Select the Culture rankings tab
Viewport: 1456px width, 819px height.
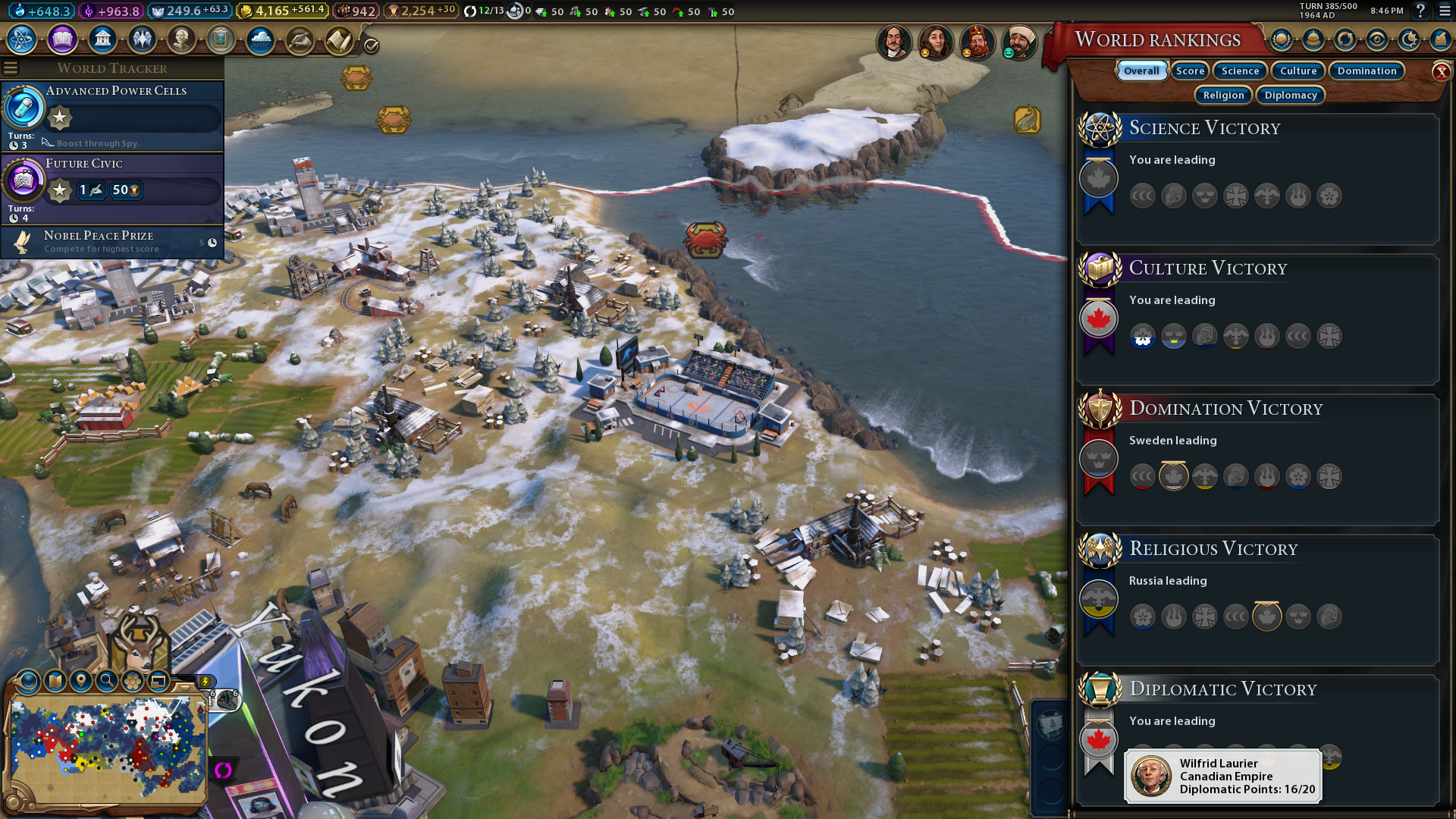pyautogui.click(x=1298, y=71)
